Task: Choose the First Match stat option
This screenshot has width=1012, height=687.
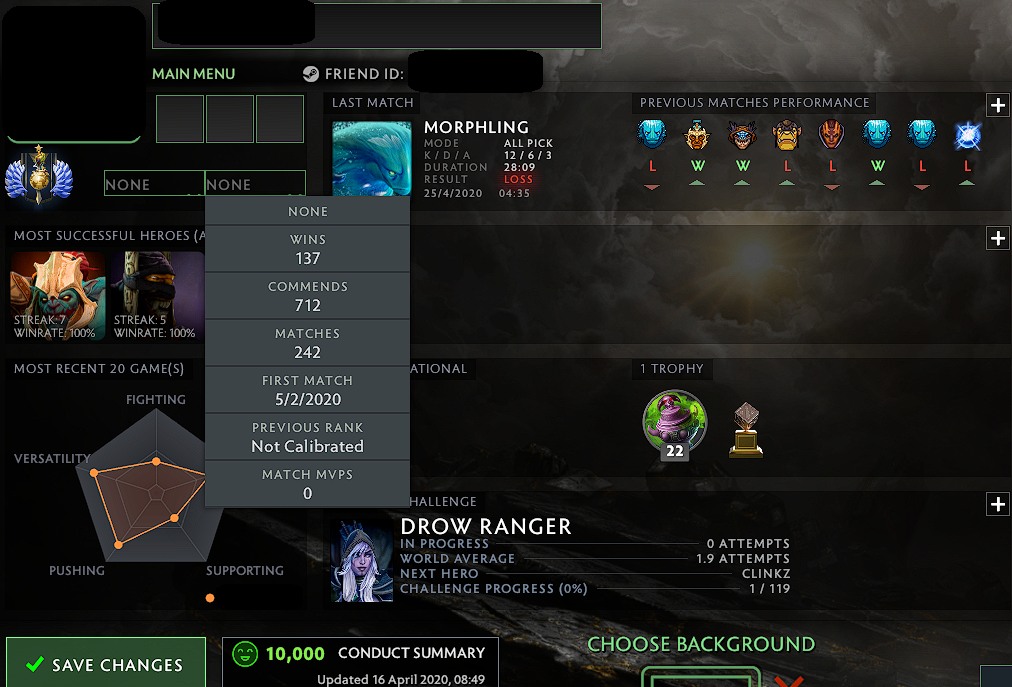Action: point(307,390)
